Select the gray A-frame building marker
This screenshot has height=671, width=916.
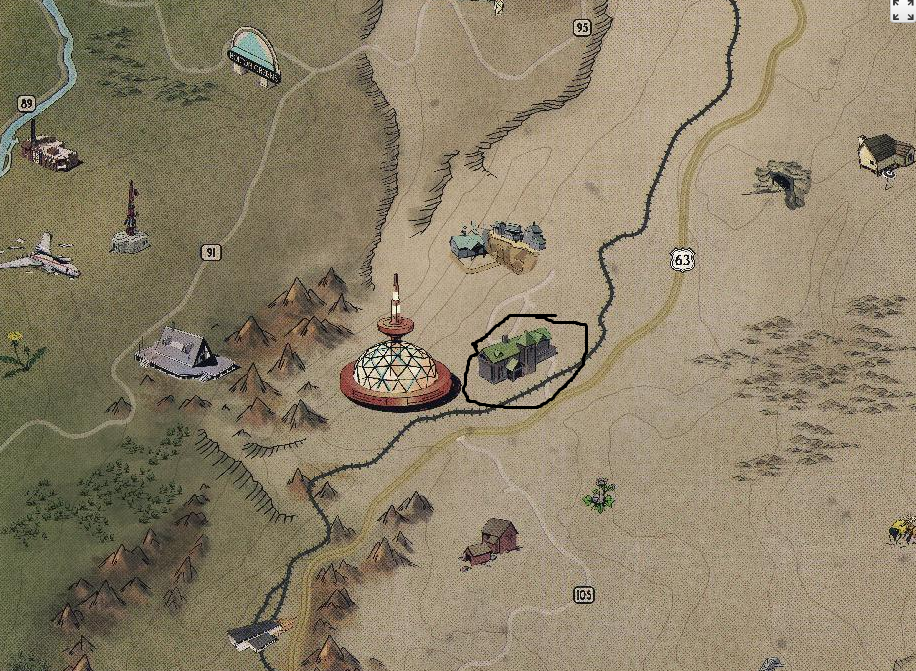pyautogui.click(x=185, y=352)
